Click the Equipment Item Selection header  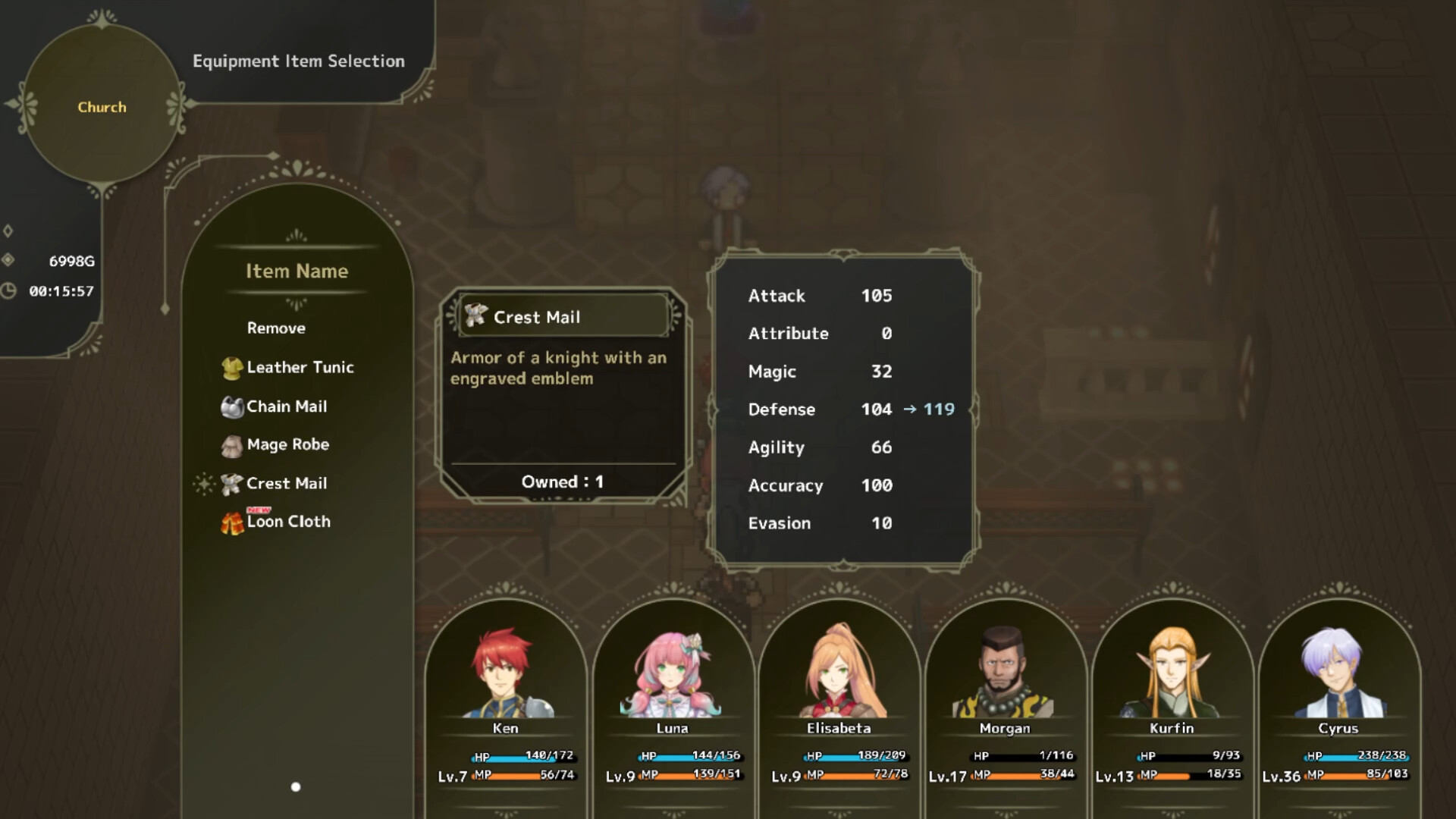click(299, 61)
